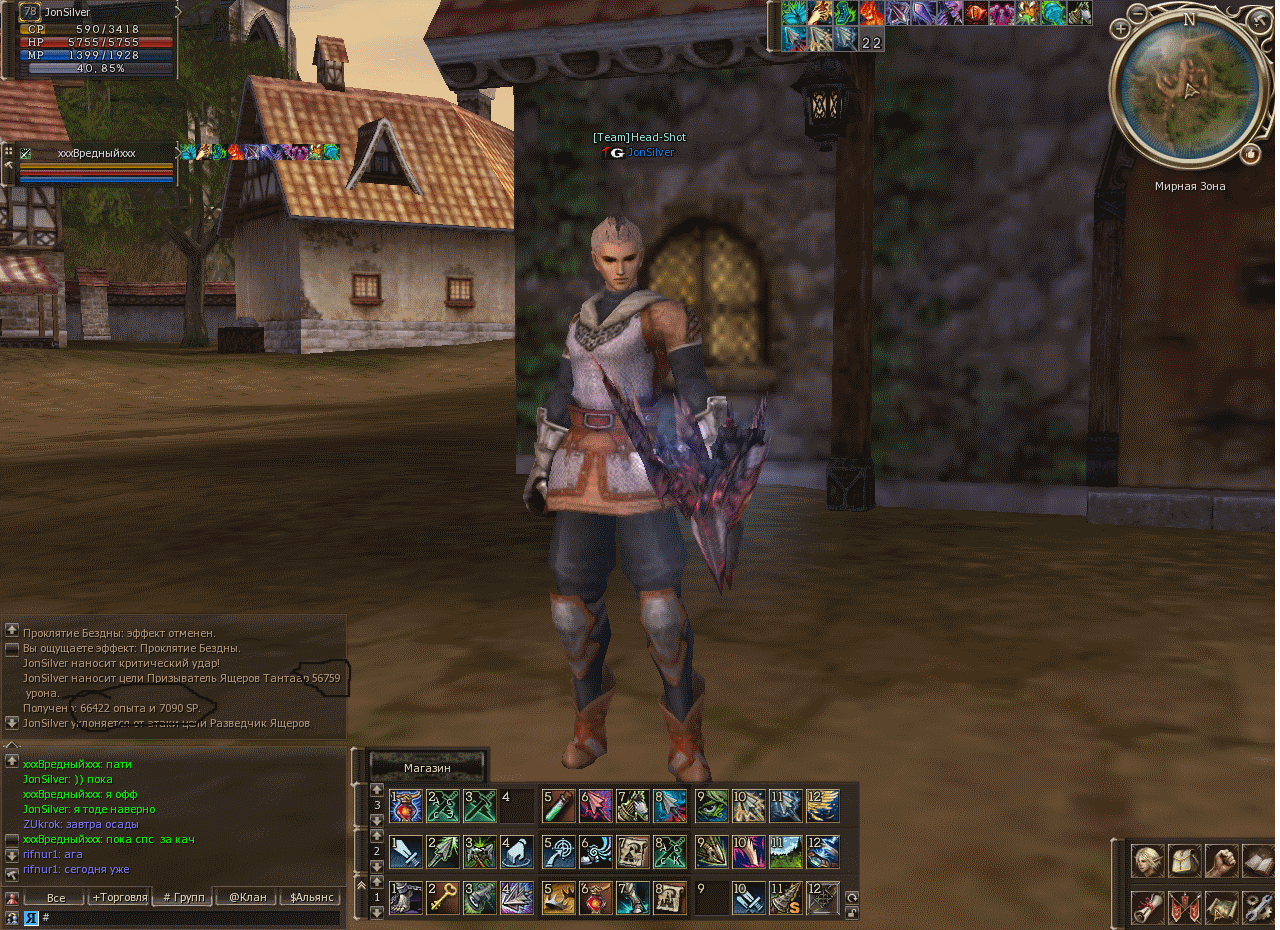Switch chat to the +Торговля tab

tap(119, 897)
